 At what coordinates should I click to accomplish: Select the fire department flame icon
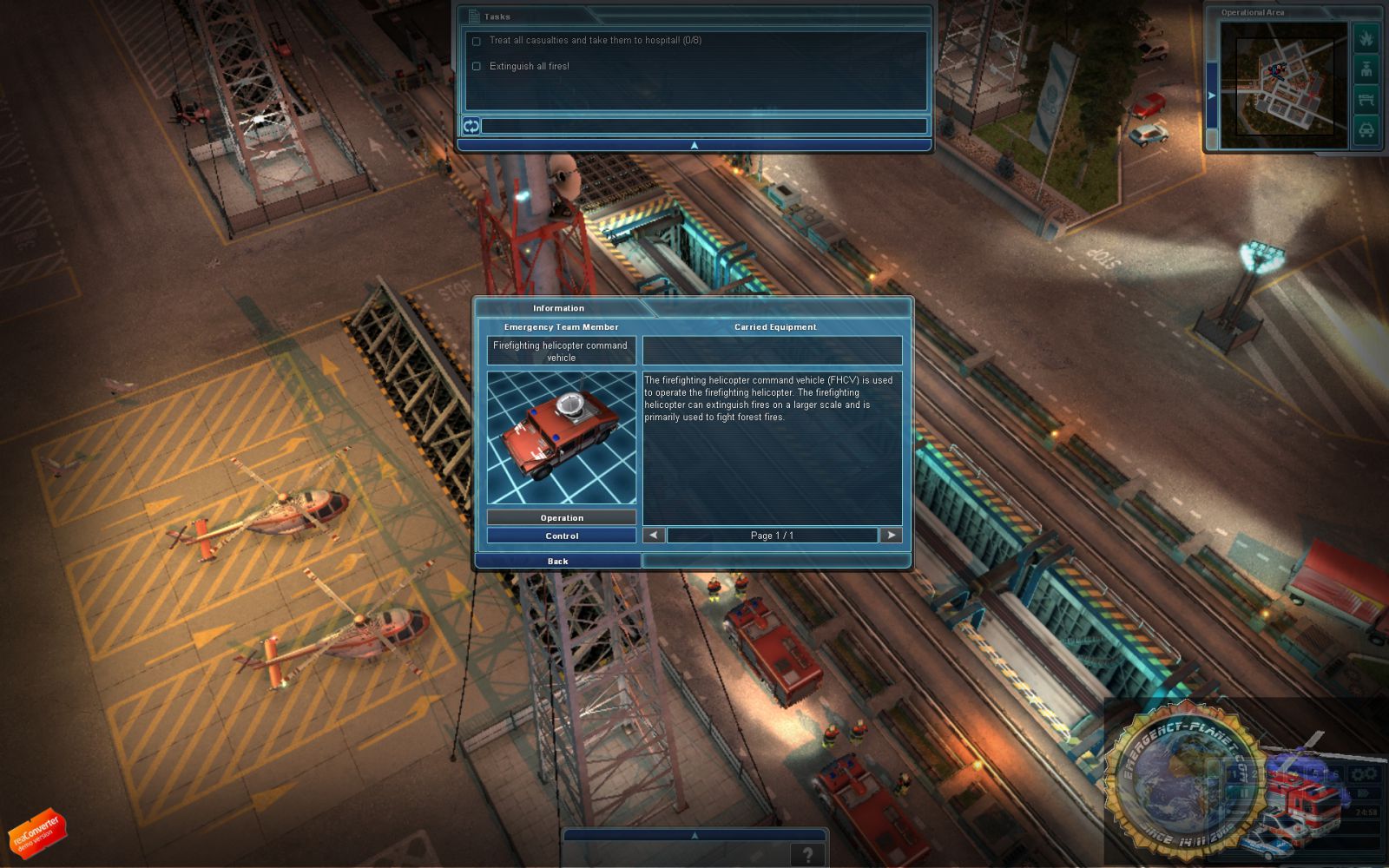(1366, 39)
